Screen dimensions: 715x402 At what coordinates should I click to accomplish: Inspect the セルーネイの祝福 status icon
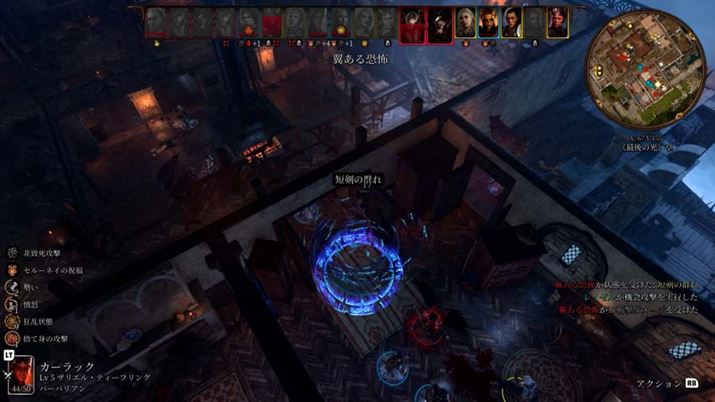[11, 270]
